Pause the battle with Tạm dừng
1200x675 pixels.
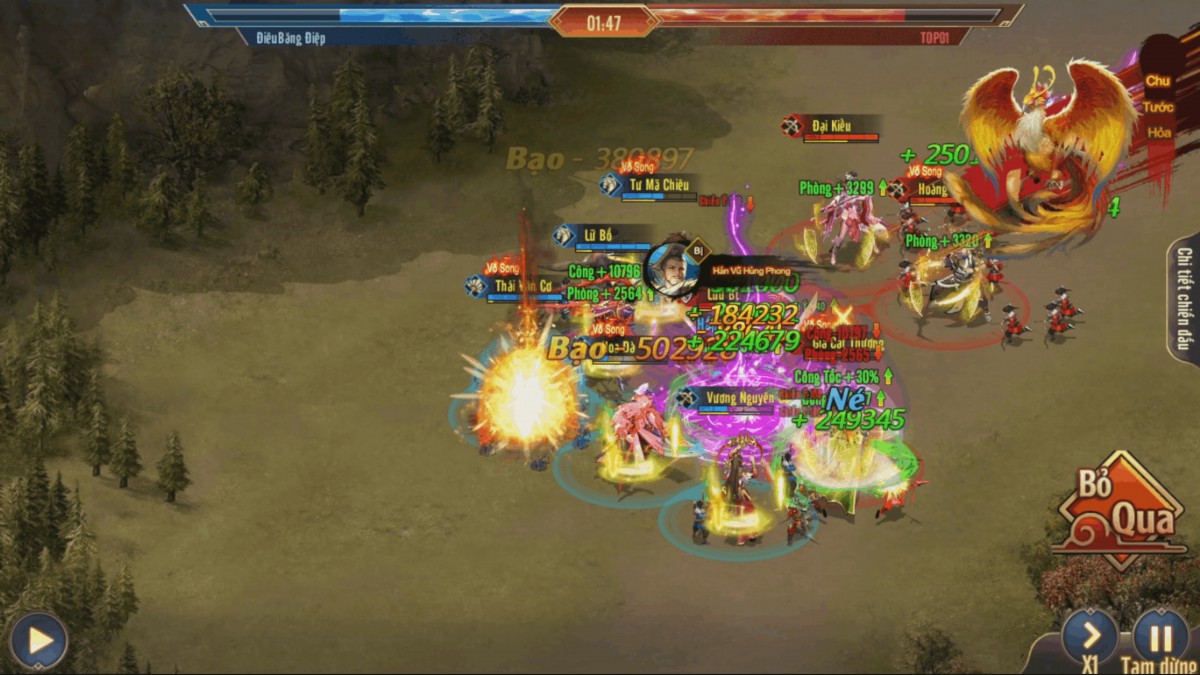click(x=1160, y=636)
